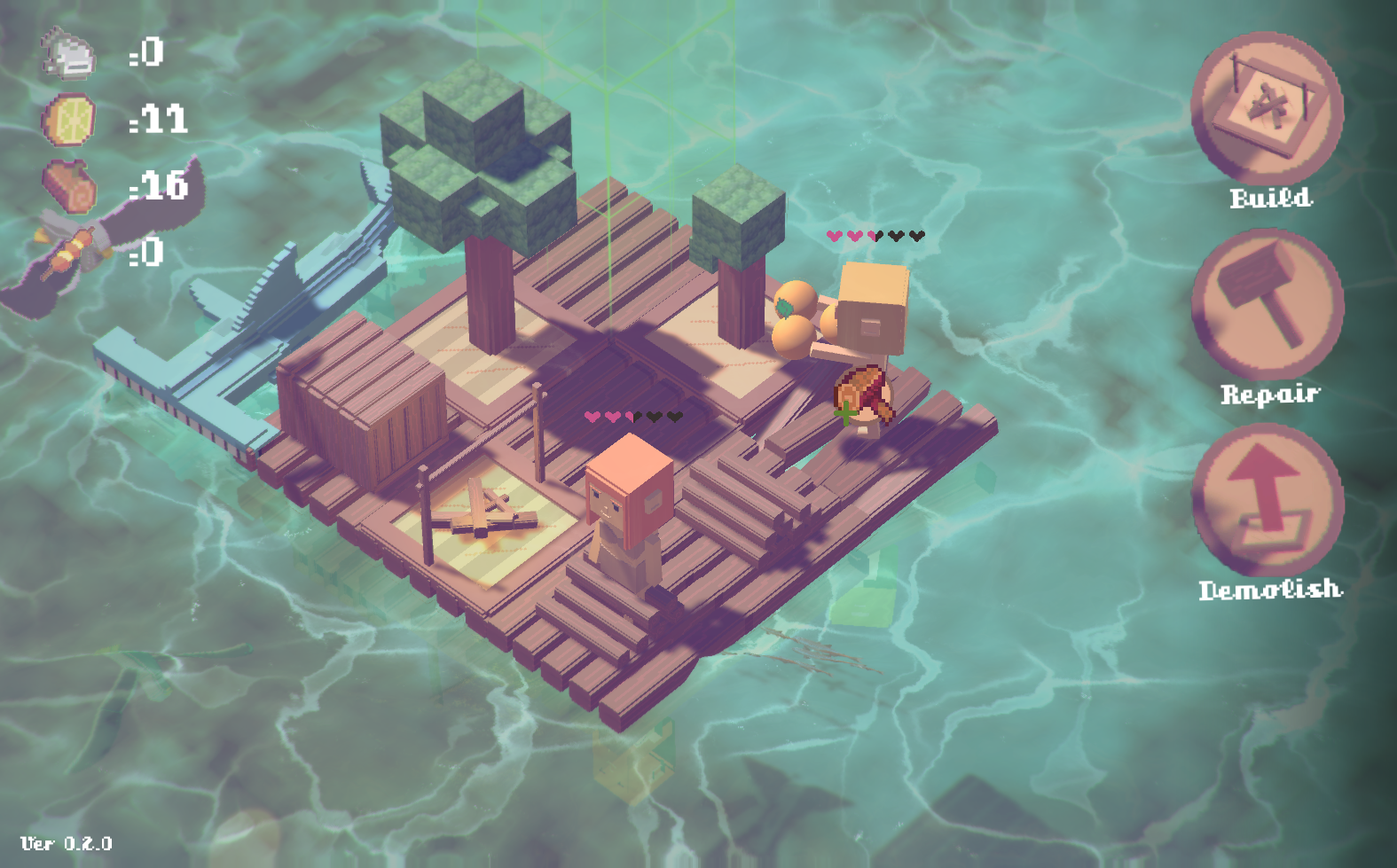The height and width of the screenshot is (868, 1397).
Task: Open the Build menu
Action: (x=1267, y=108)
